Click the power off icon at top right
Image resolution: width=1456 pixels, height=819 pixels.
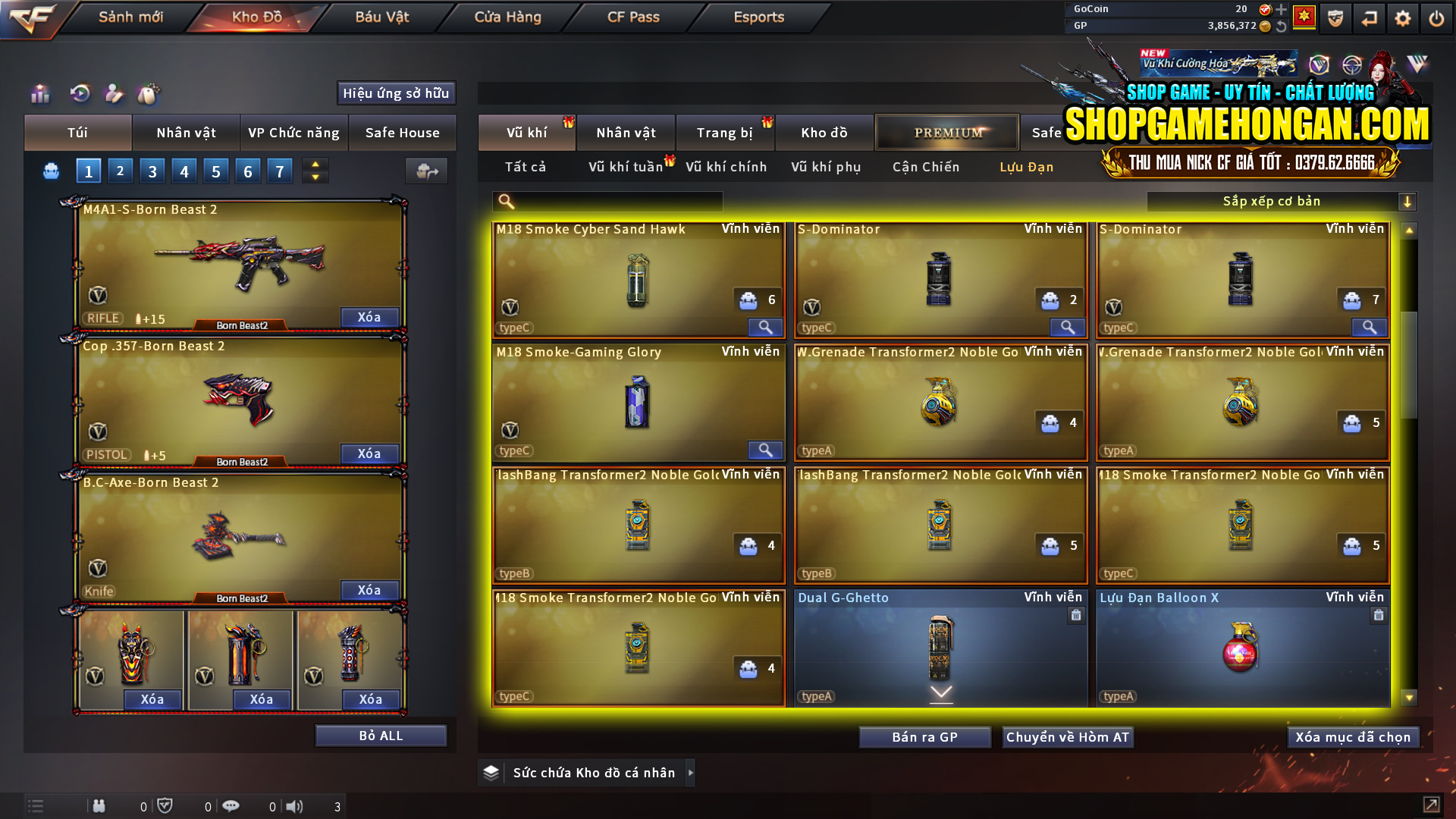1436,18
